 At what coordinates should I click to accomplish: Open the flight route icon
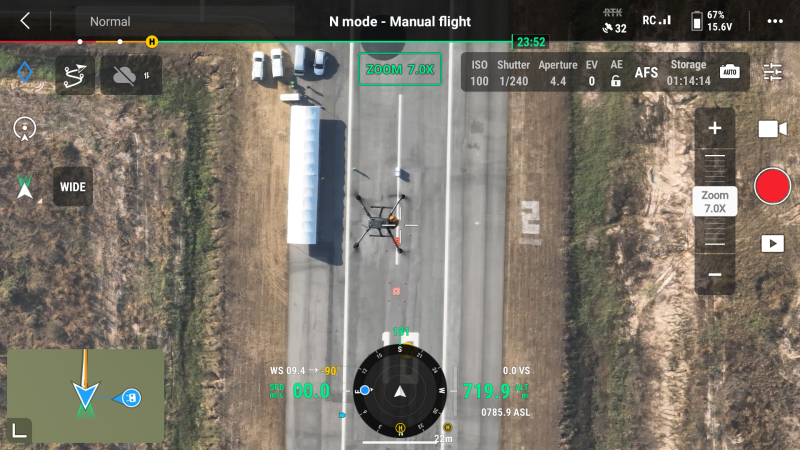pyautogui.click(x=74, y=75)
